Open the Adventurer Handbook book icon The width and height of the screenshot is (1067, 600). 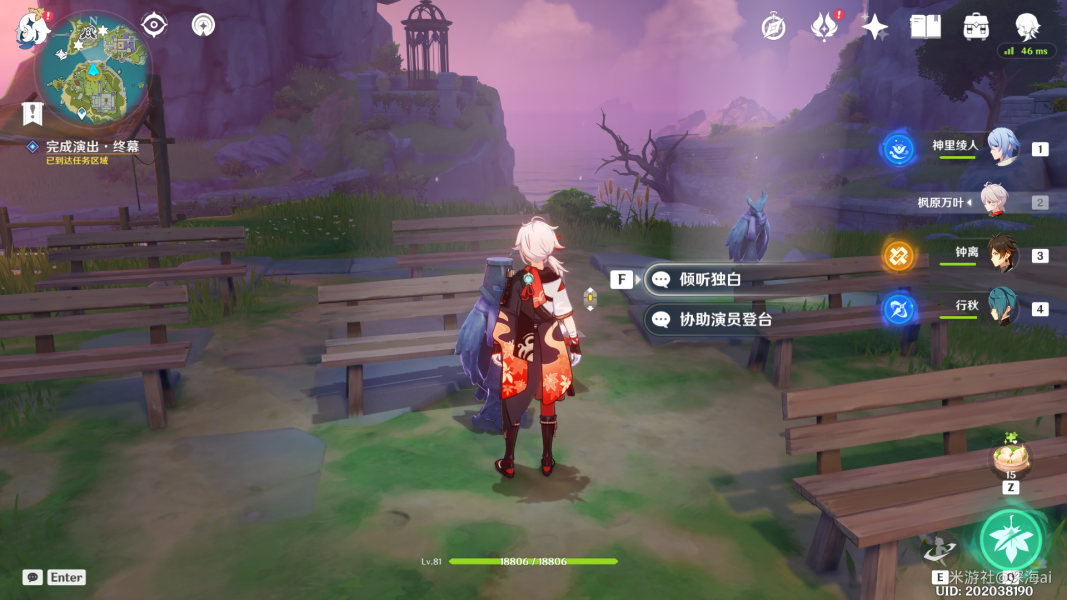(x=925, y=27)
